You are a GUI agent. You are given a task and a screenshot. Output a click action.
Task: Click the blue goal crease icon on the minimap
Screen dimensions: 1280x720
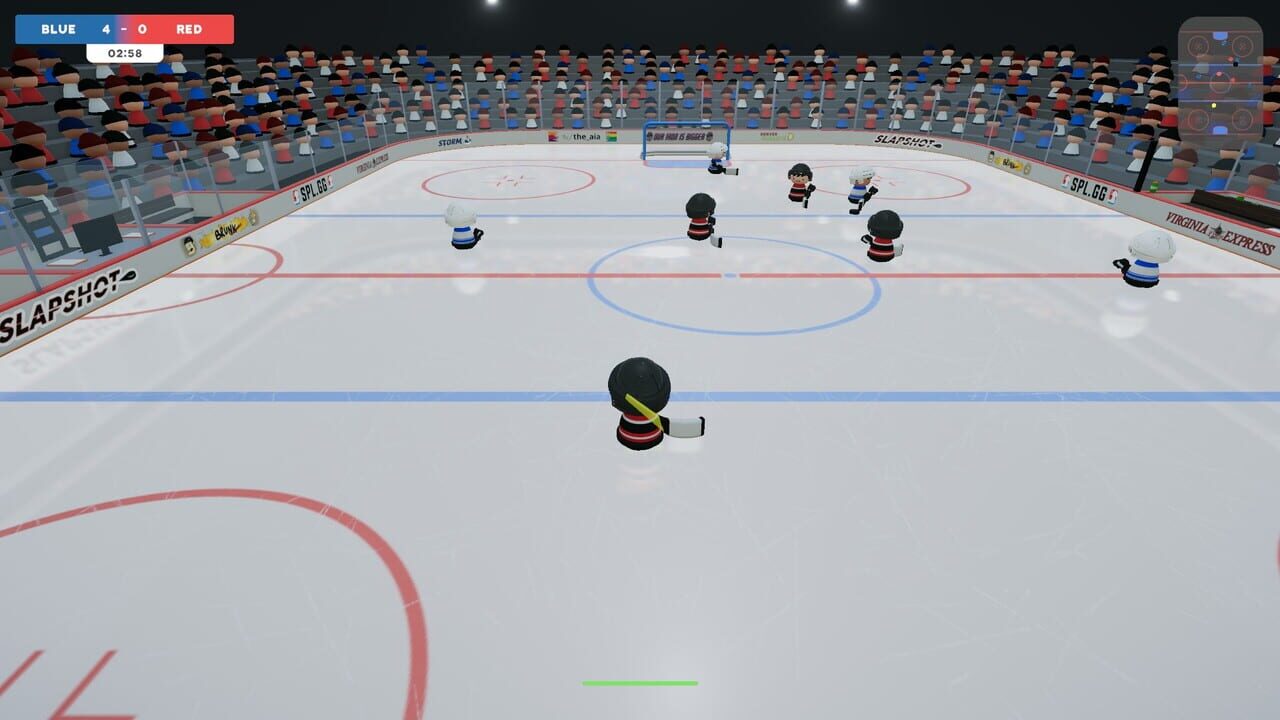coord(1219,35)
